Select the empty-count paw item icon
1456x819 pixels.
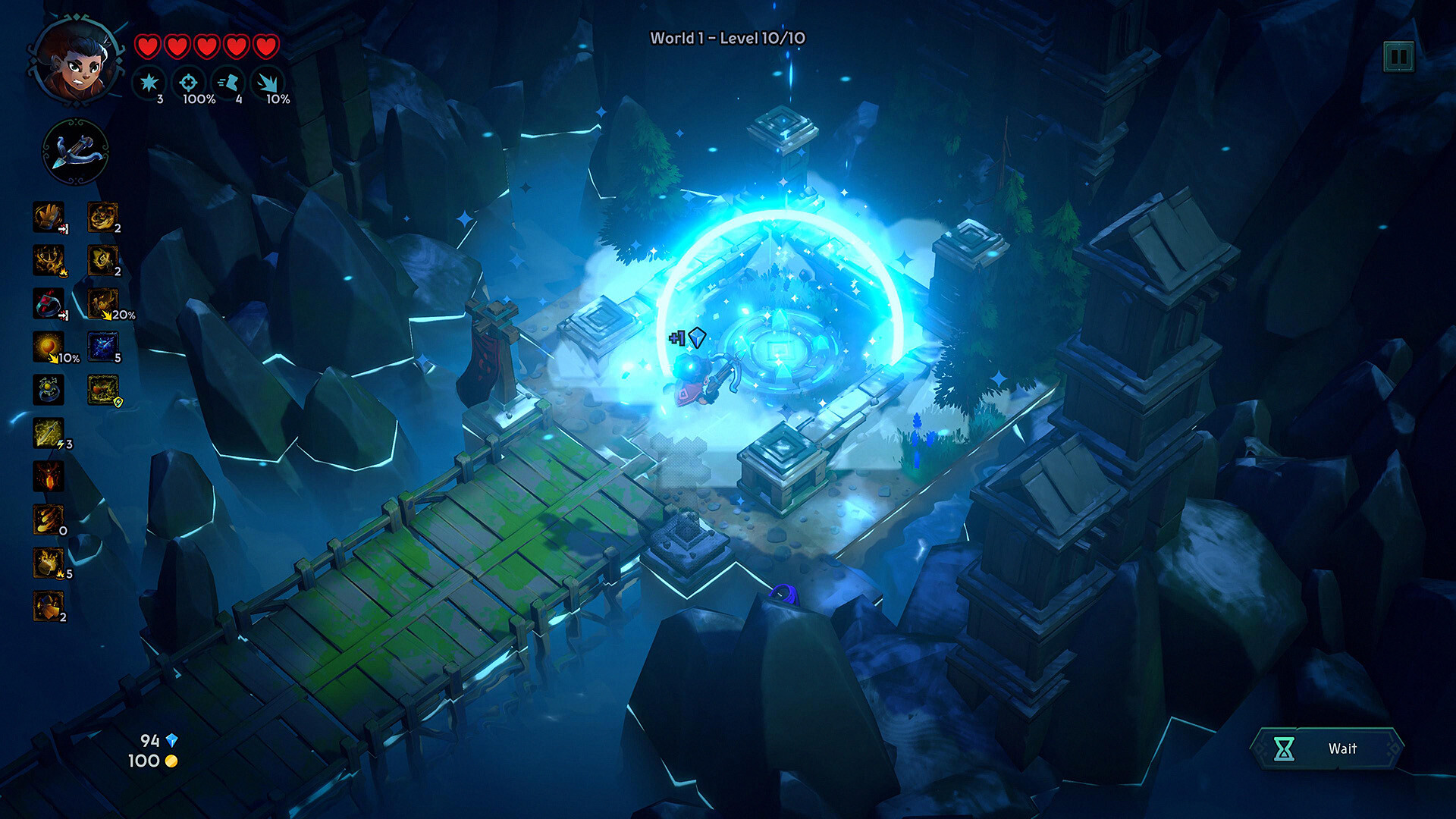tap(47, 516)
